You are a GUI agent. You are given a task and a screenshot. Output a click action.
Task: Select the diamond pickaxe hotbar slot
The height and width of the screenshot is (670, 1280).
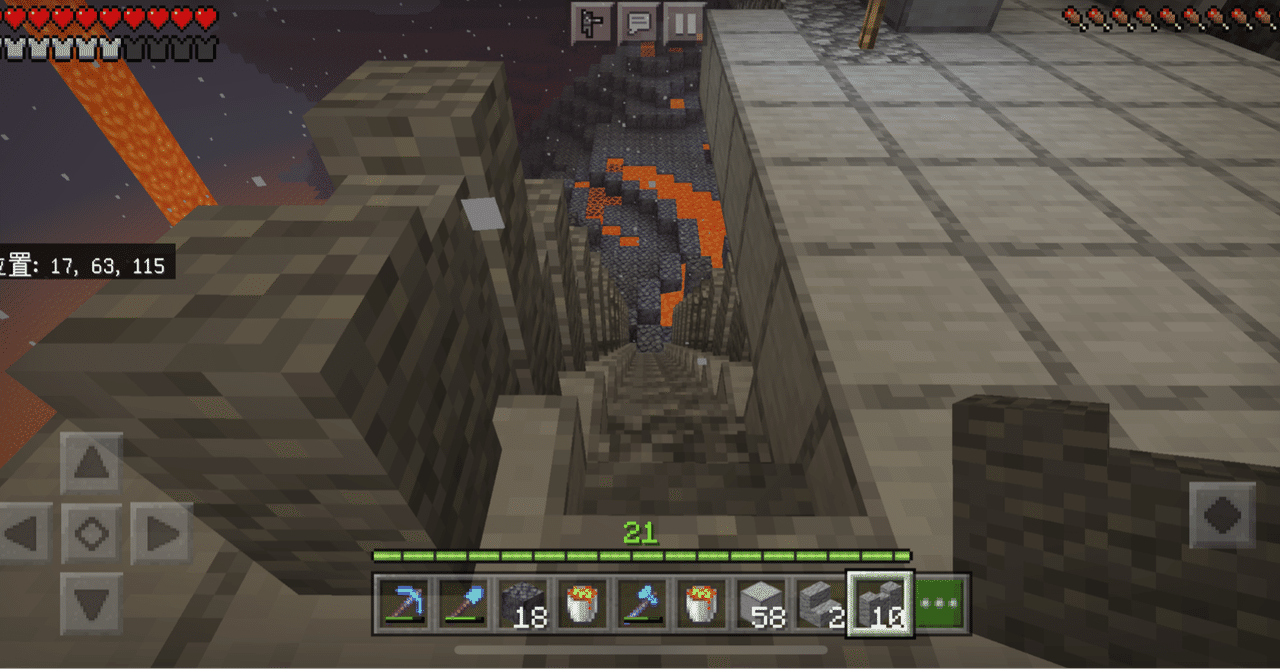[x=405, y=604]
